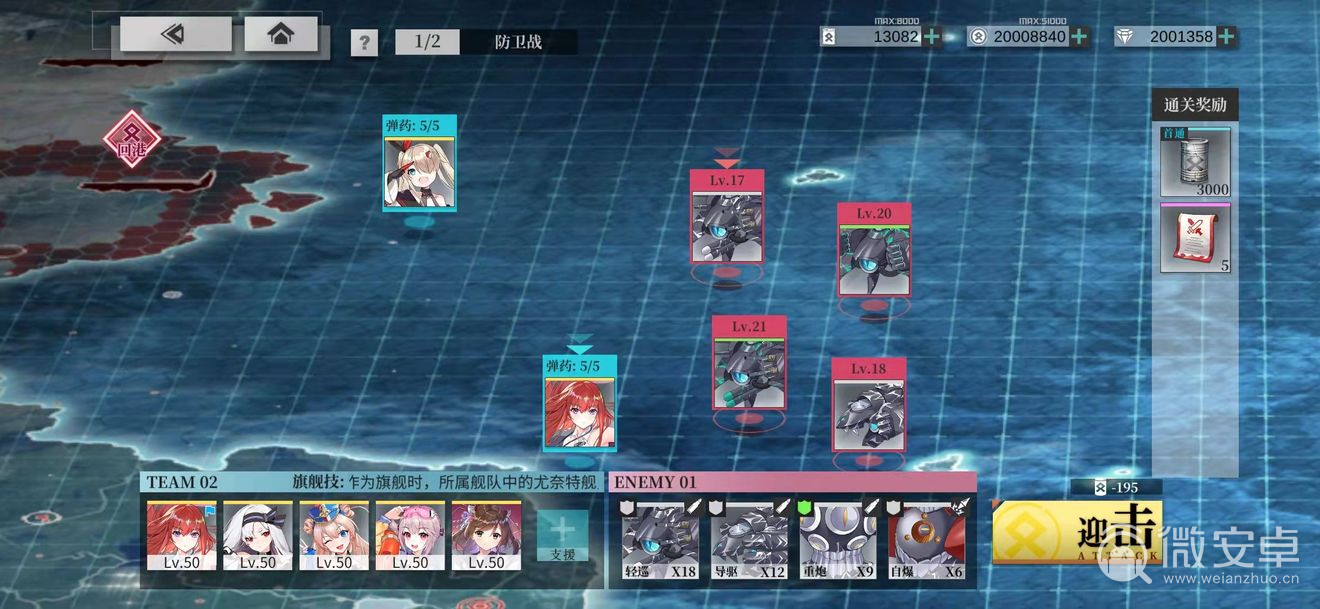Go back with the double-arrow button
Viewport: 1320px width, 609px height.
coord(175,35)
